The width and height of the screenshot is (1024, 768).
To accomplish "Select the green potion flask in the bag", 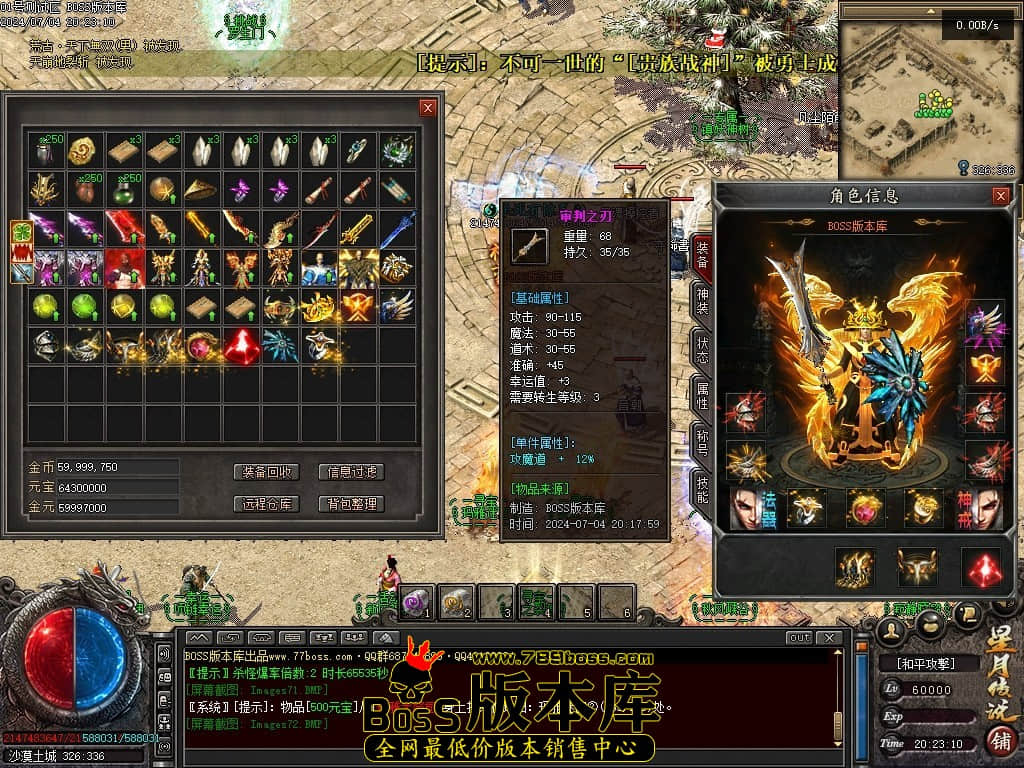I will point(125,189).
